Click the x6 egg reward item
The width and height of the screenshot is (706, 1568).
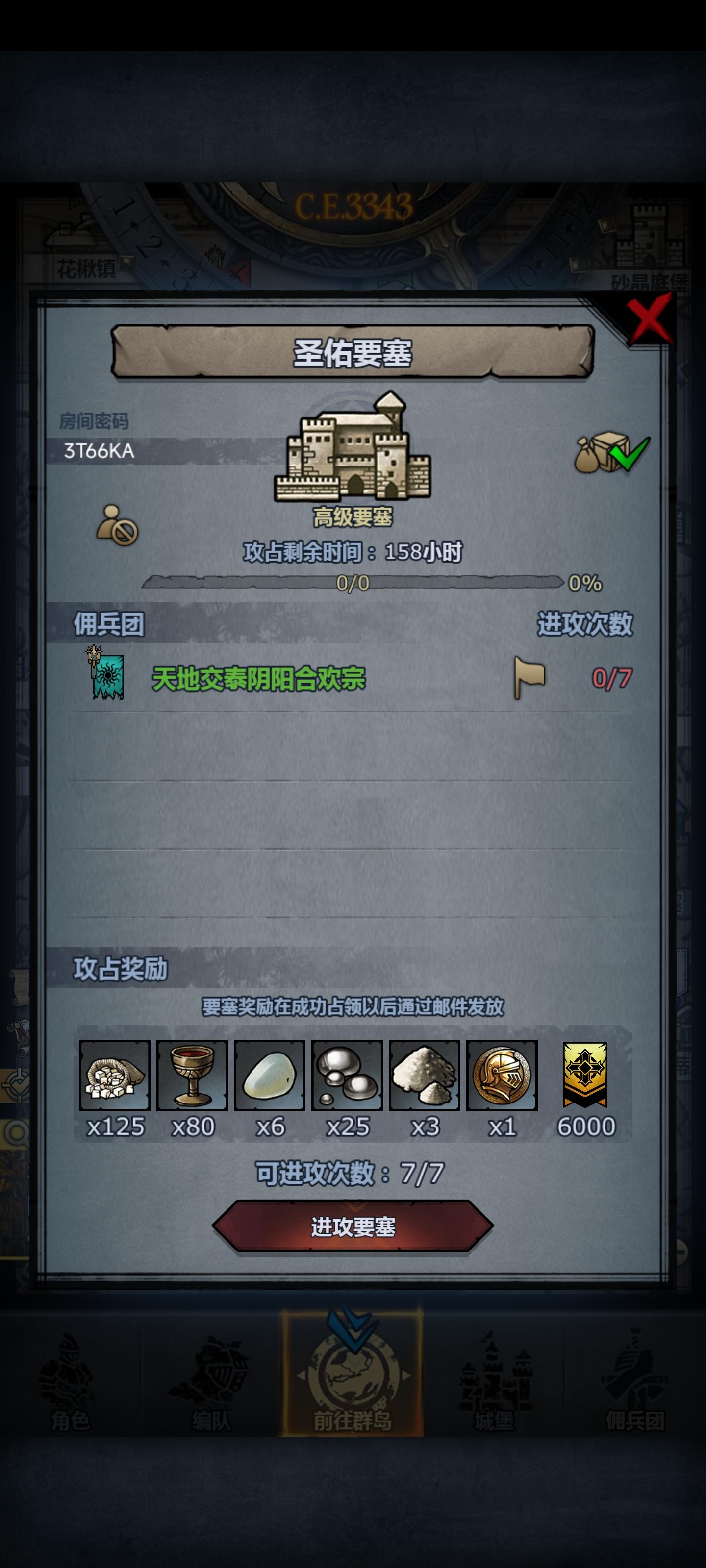click(x=268, y=1075)
